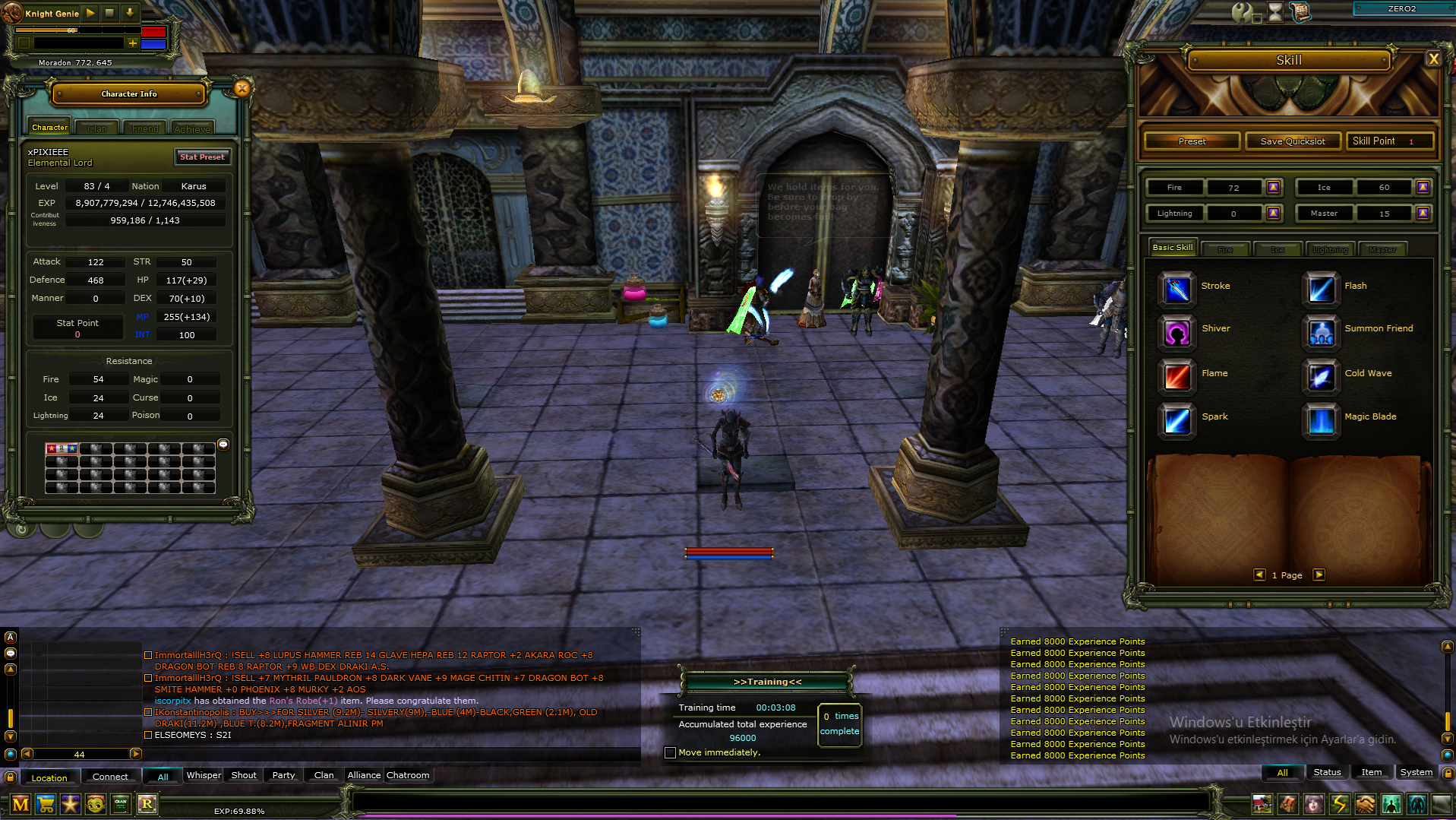The width and height of the screenshot is (1456, 820).
Task: Select the Stroke skill icon
Action: tap(1176, 290)
